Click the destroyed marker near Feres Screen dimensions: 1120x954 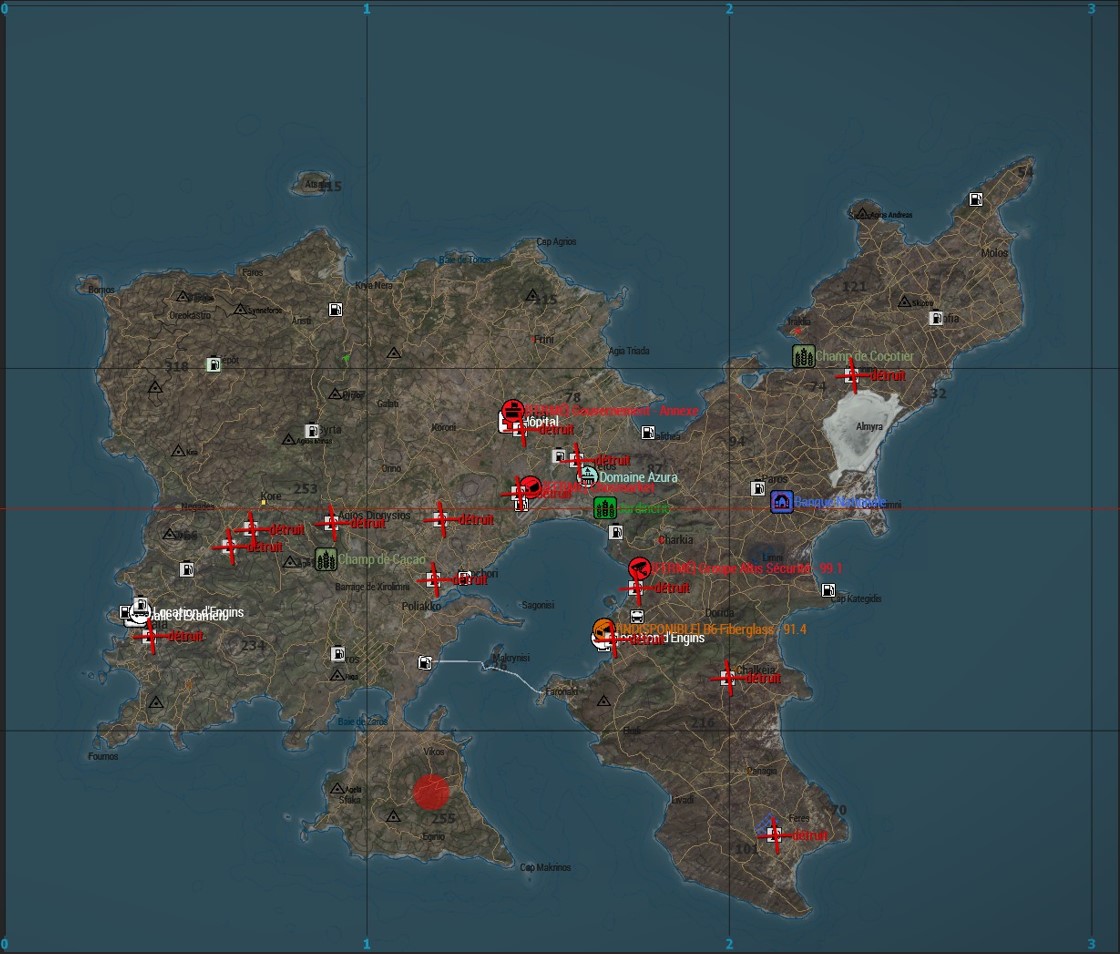pyautogui.click(x=774, y=835)
